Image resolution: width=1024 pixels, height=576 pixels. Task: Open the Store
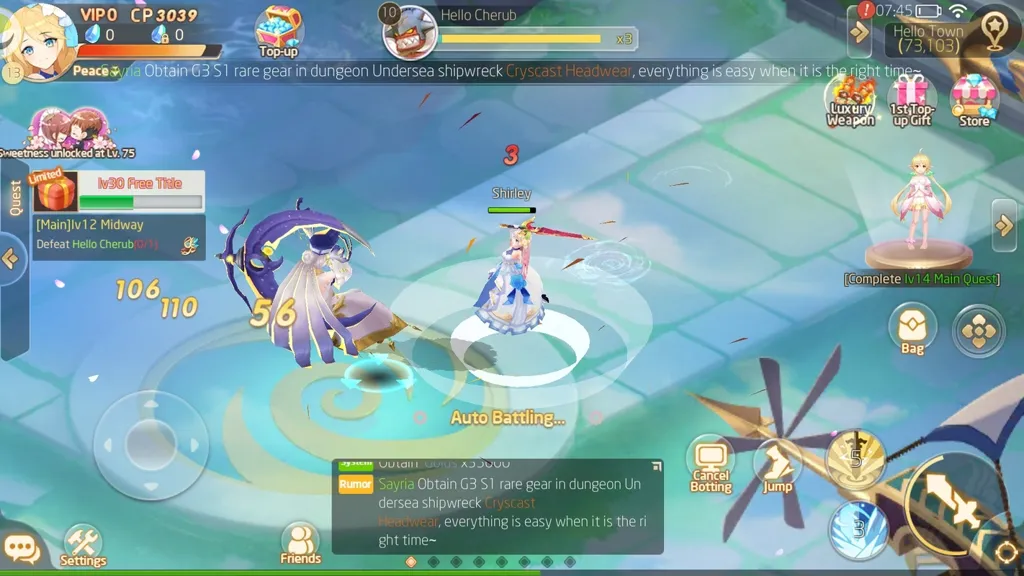pos(973,100)
